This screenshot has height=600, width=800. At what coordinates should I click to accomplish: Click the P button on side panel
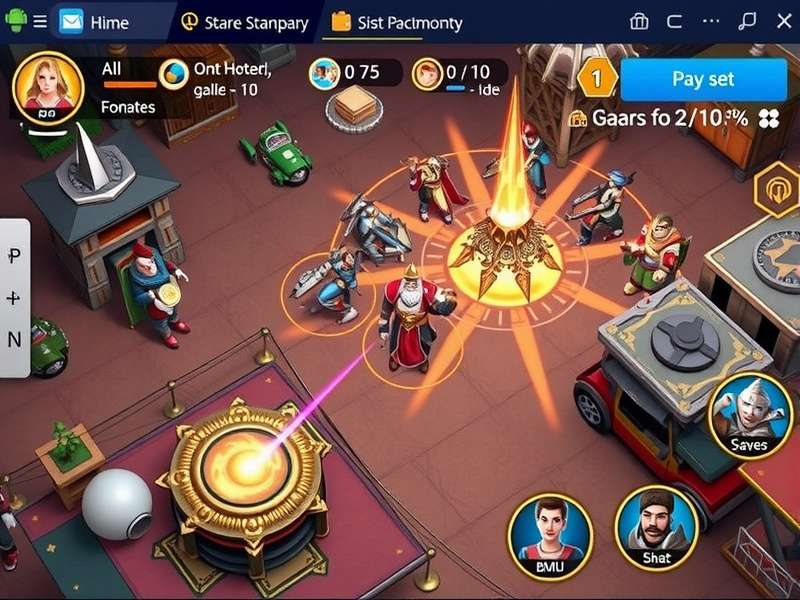(x=14, y=257)
